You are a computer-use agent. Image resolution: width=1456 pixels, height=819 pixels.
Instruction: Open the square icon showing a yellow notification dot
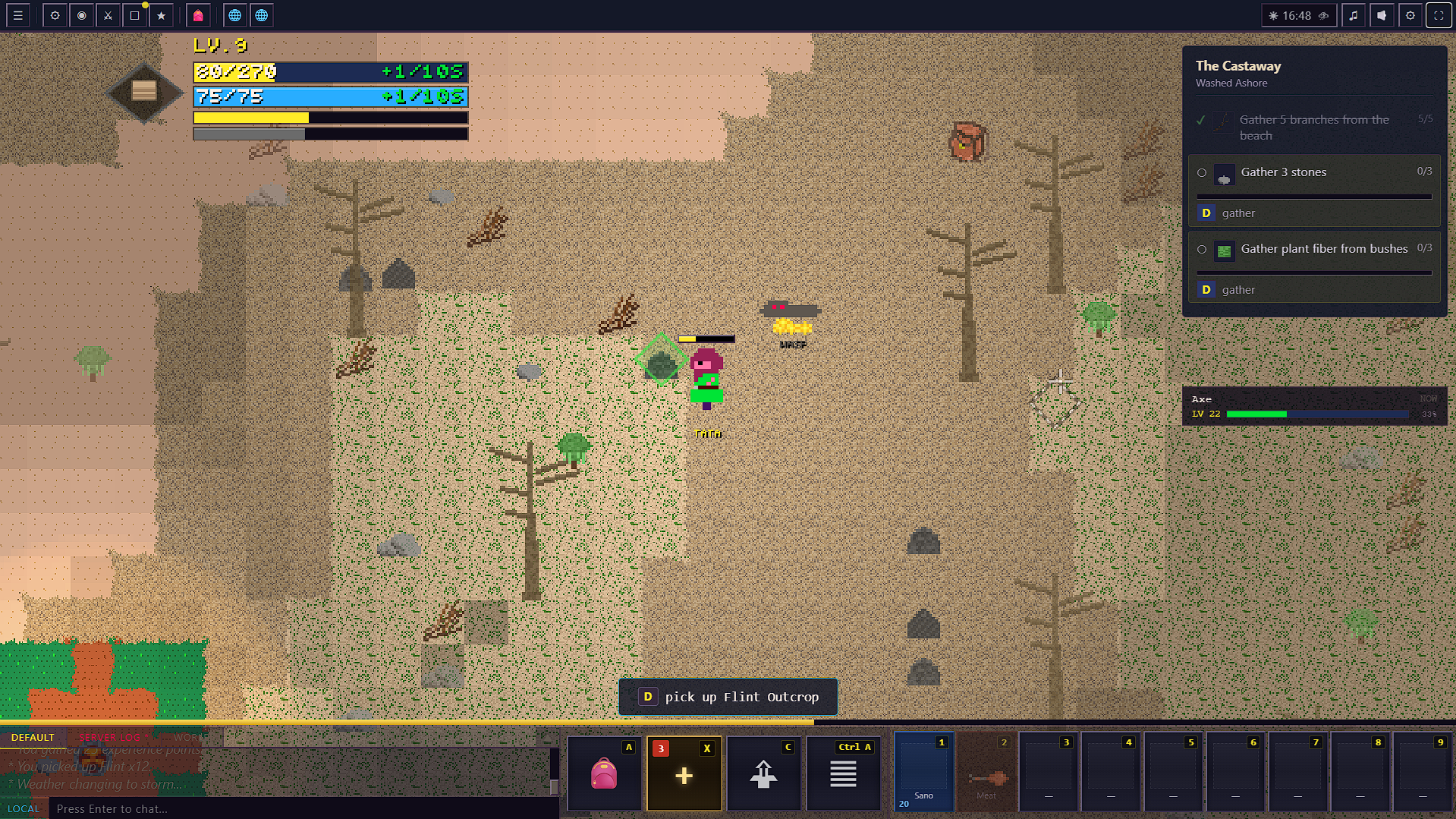tap(134, 14)
